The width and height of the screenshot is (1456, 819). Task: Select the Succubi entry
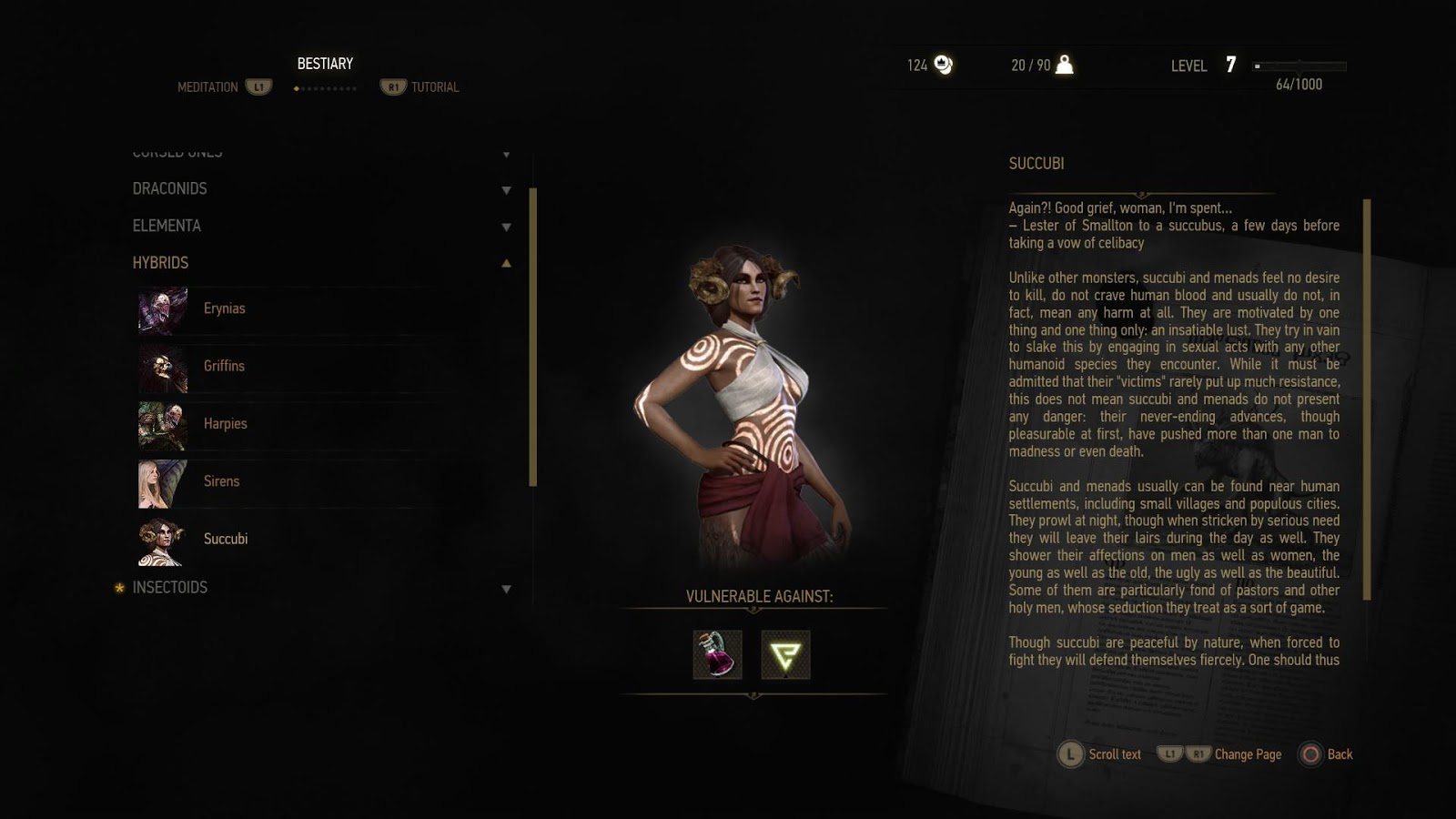pos(225,539)
